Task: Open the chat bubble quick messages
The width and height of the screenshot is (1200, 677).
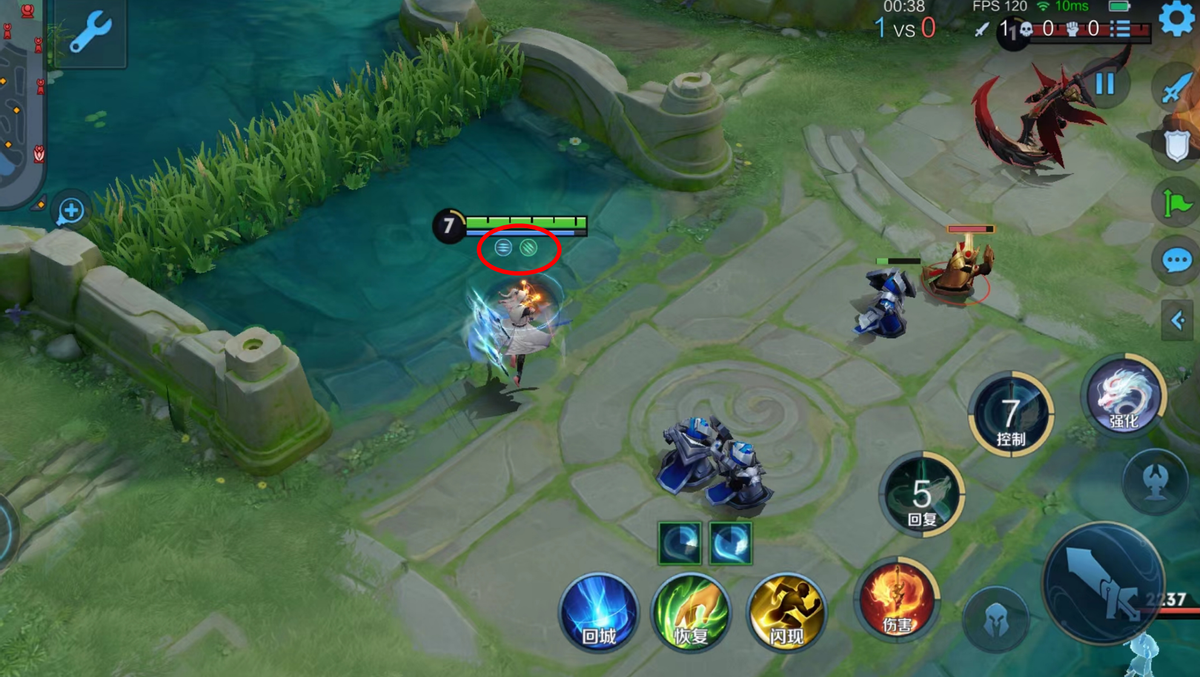Action: (1176, 261)
